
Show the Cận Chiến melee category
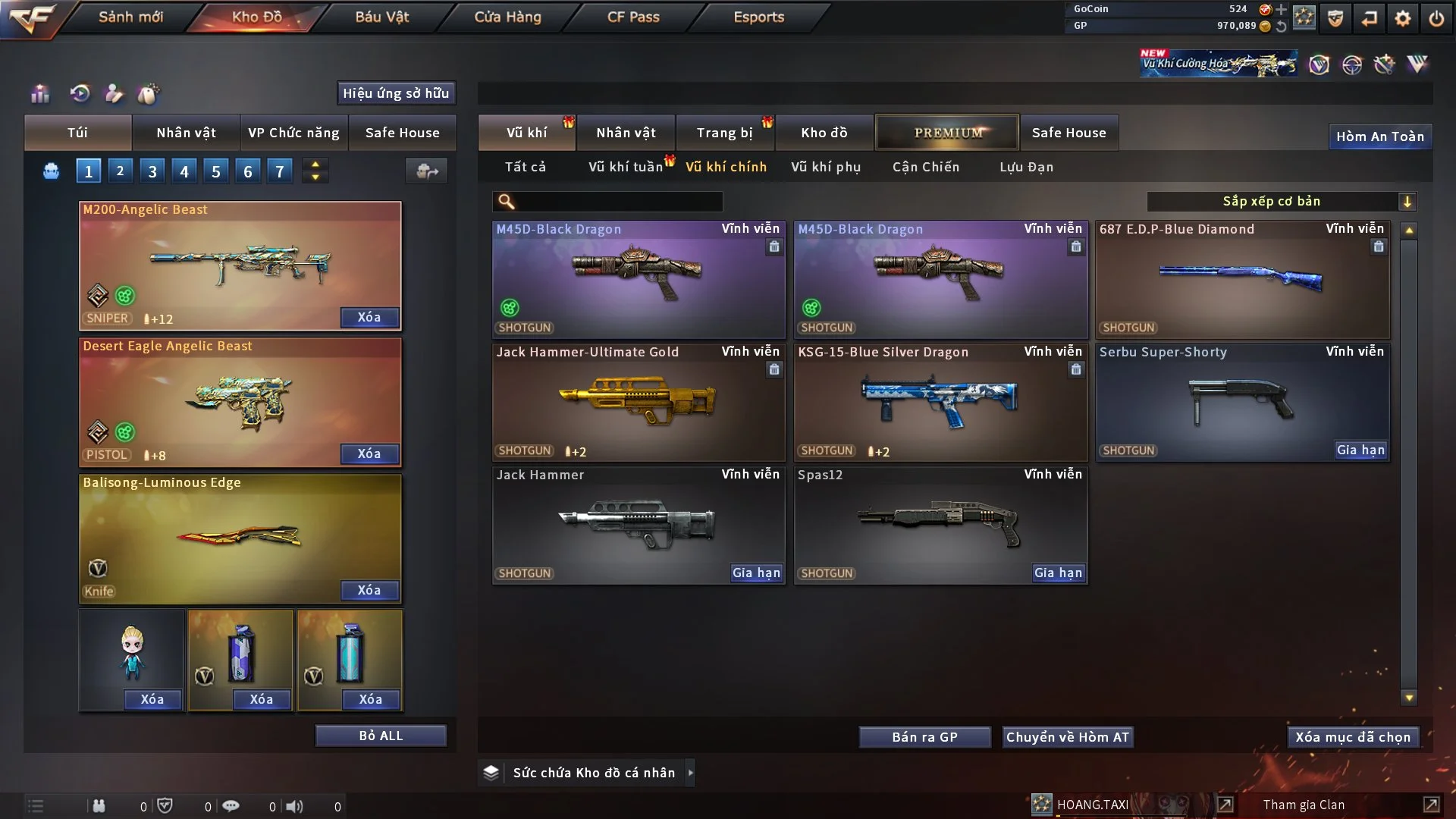tap(926, 167)
